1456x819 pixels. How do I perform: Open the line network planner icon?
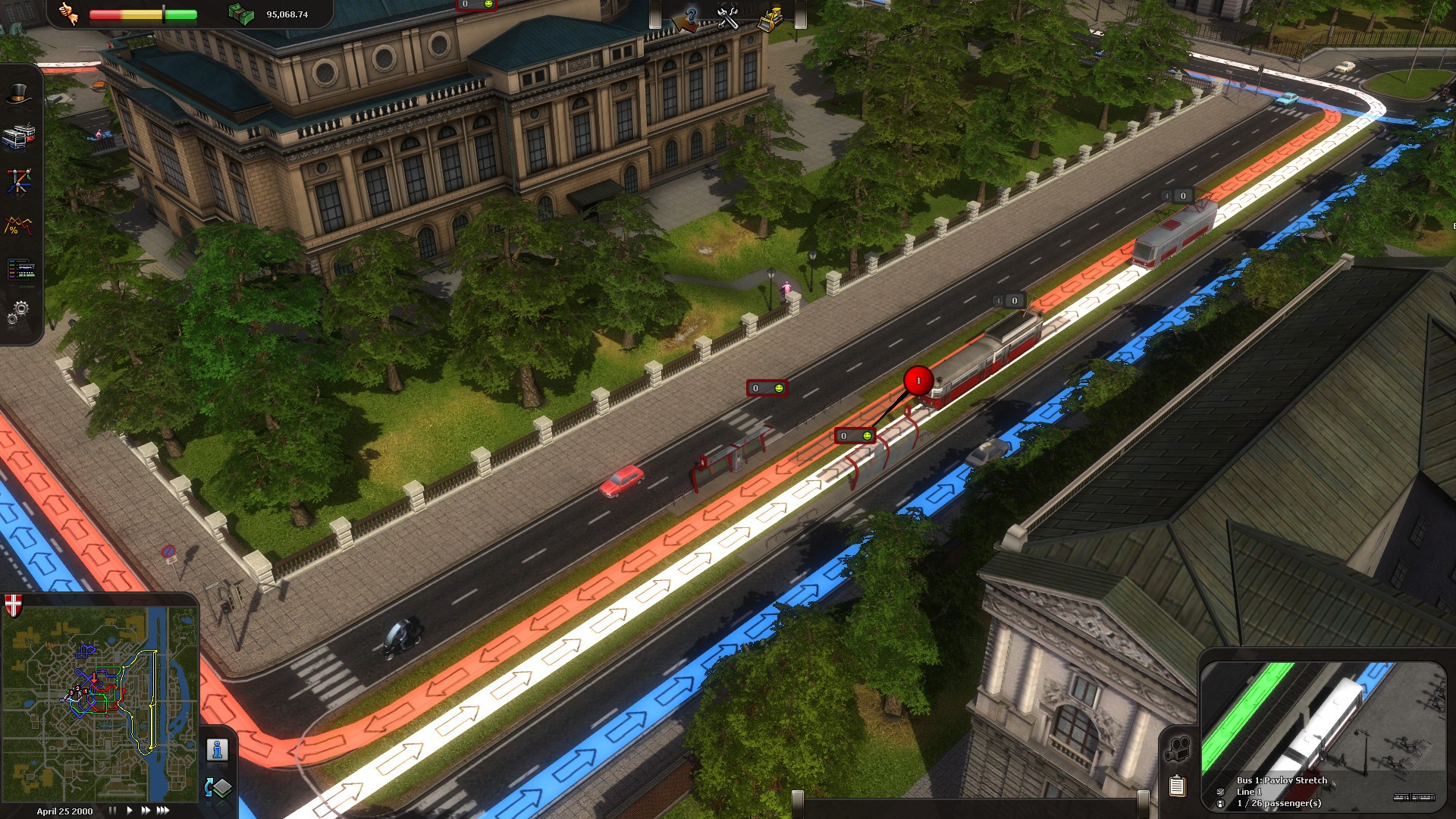click(19, 181)
